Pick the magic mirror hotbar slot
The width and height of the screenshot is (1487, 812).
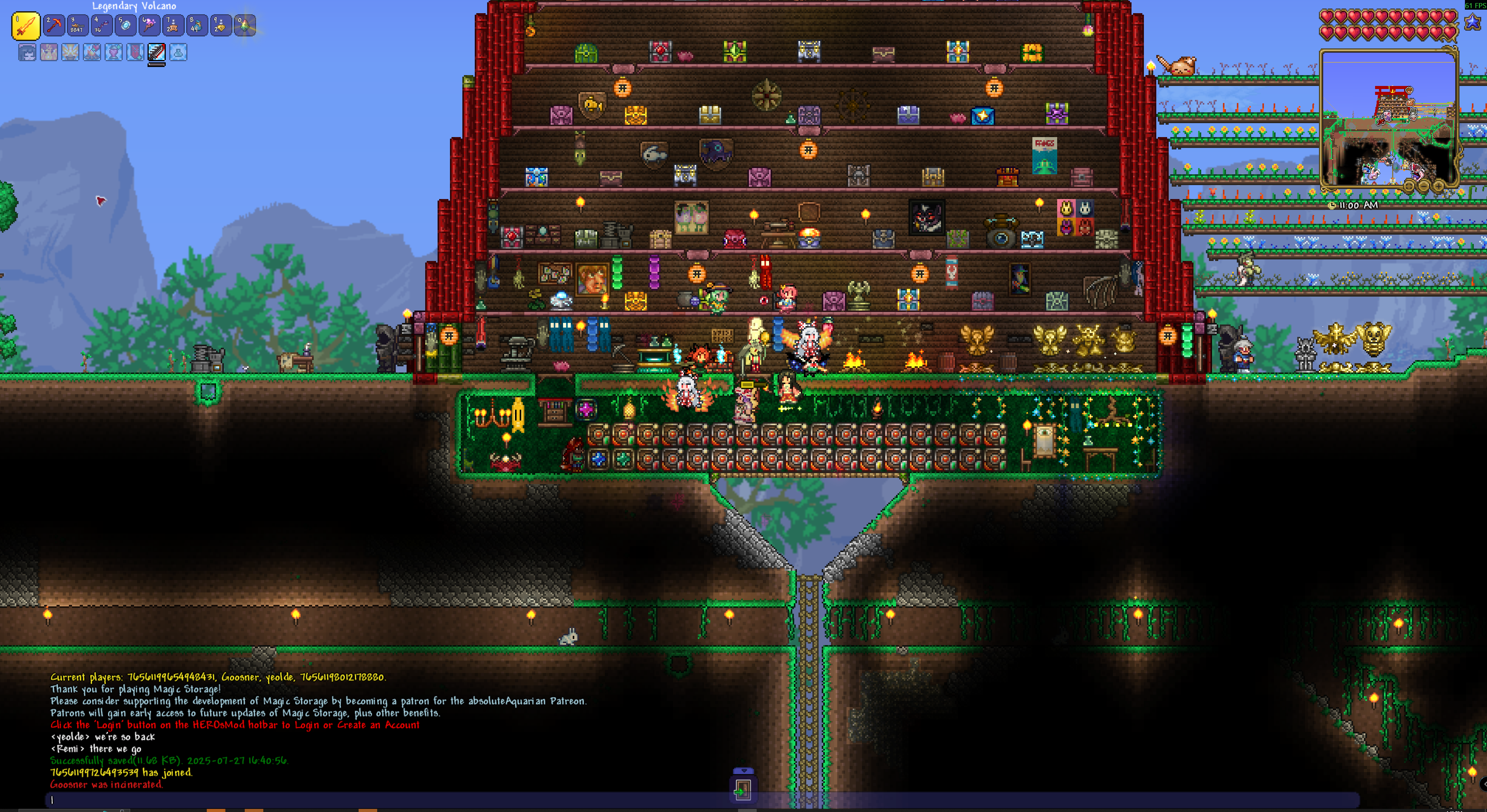tap(125, 26)
